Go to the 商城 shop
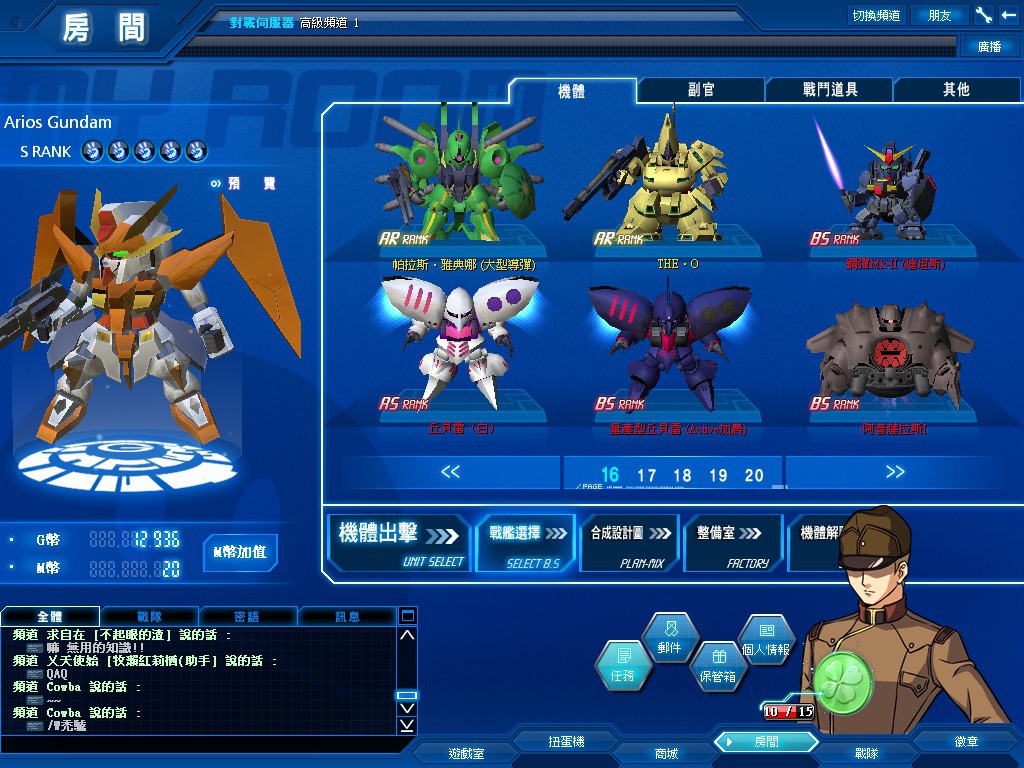The image size is (1024, 768). (x=666, y=753)
